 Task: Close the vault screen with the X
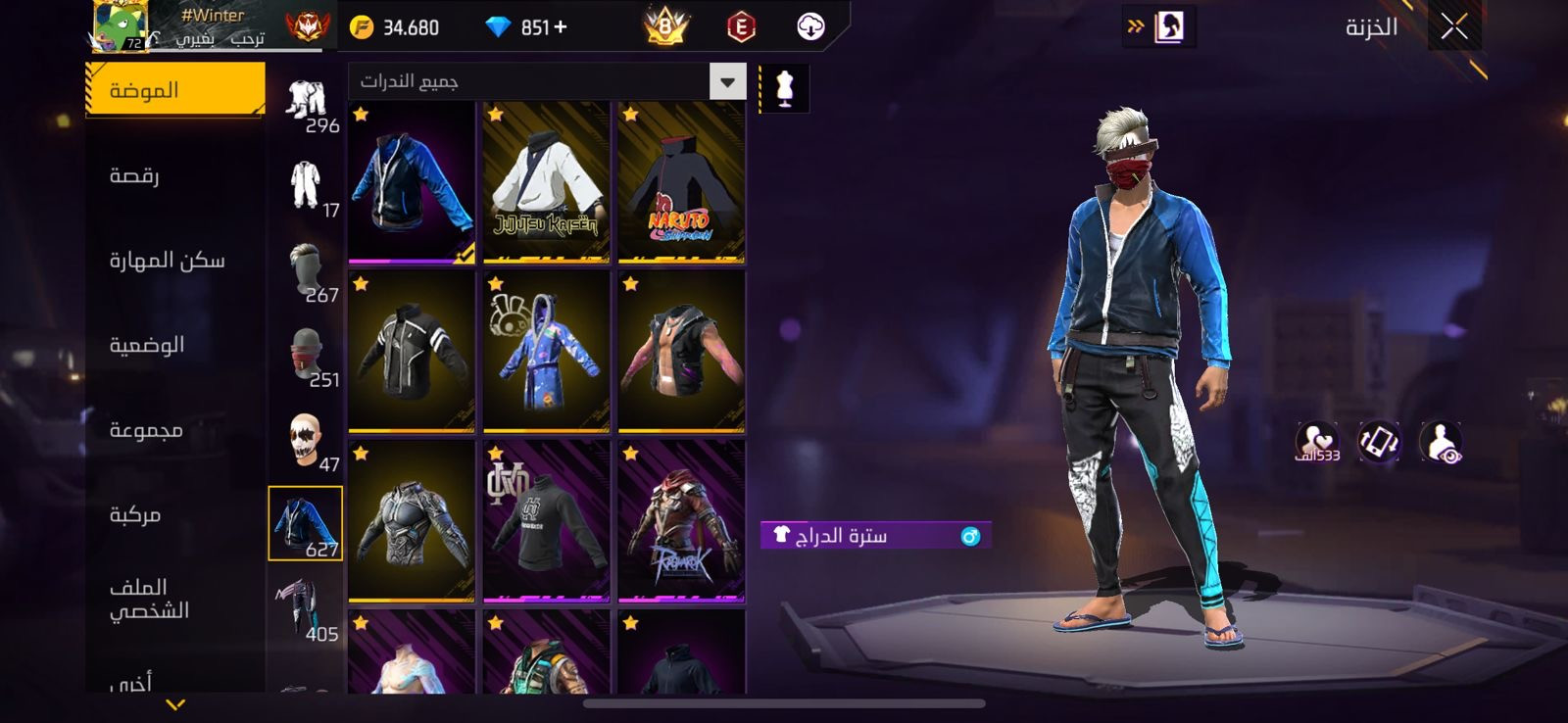tap(1454, 26)
